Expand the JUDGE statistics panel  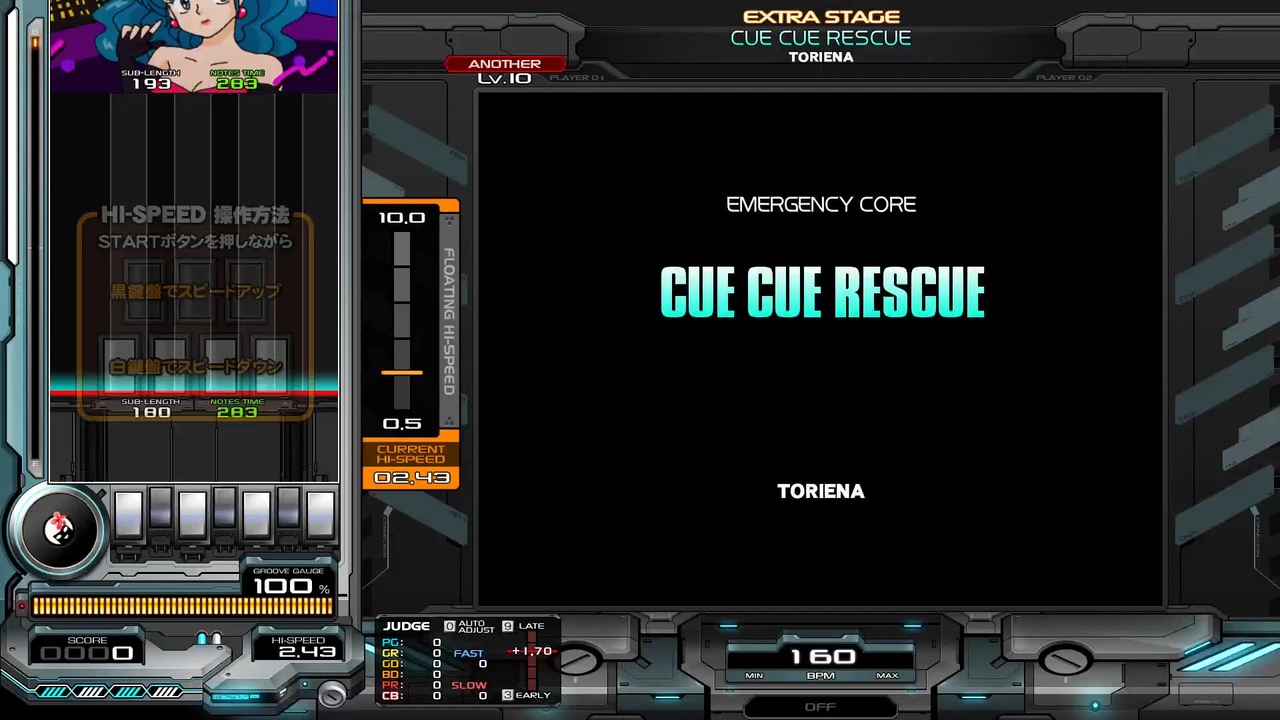pyautogui.click(x=407, y=625)
